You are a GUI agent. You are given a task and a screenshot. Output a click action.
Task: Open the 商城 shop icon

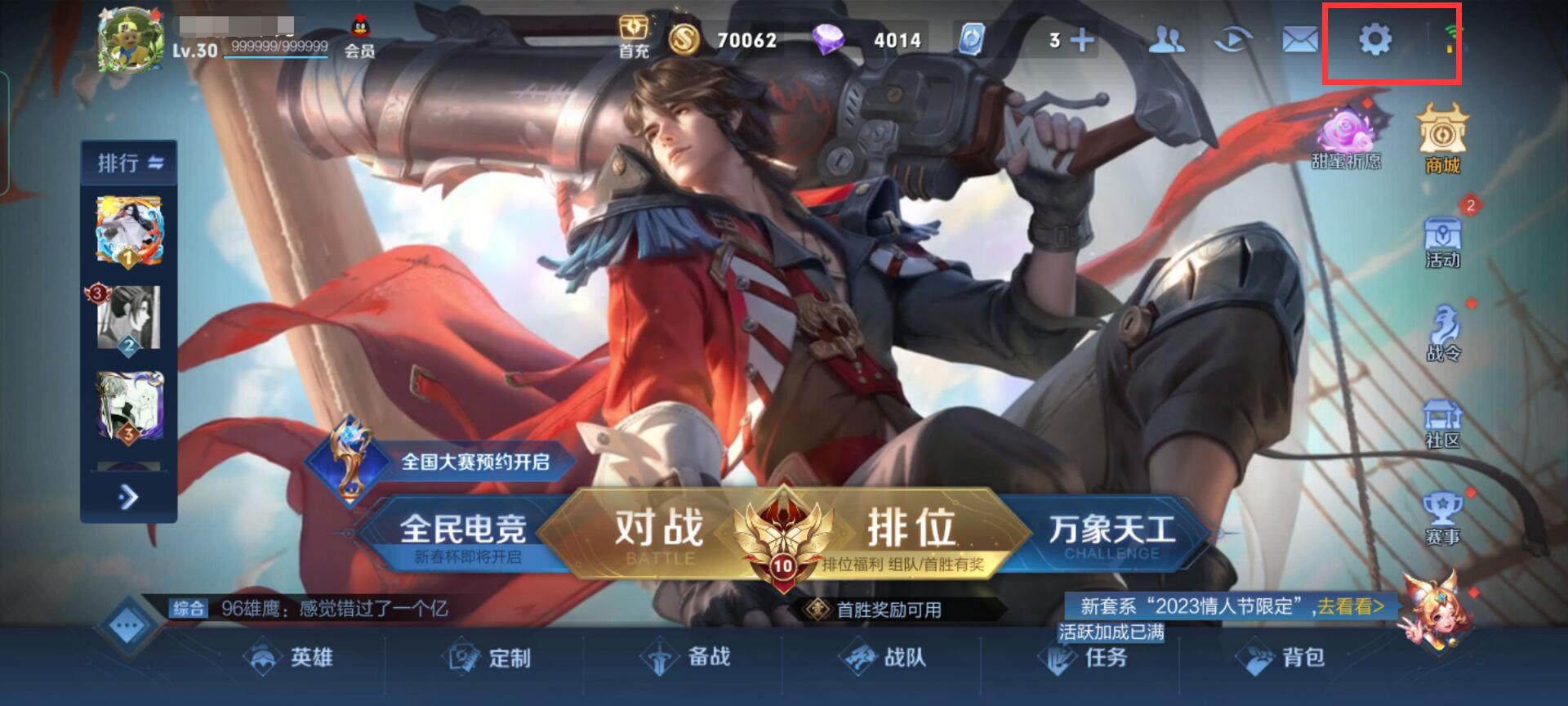point(1443,139)
